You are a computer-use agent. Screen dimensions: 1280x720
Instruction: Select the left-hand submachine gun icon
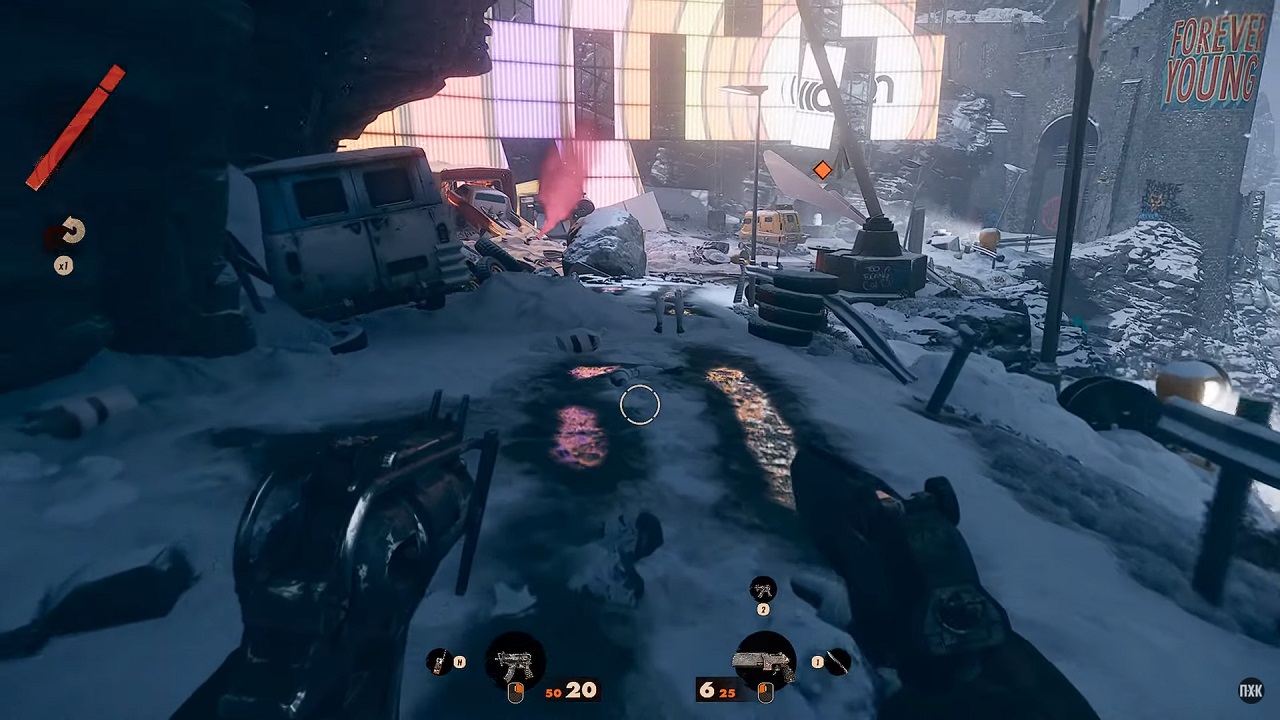click(x=515, y=661)
